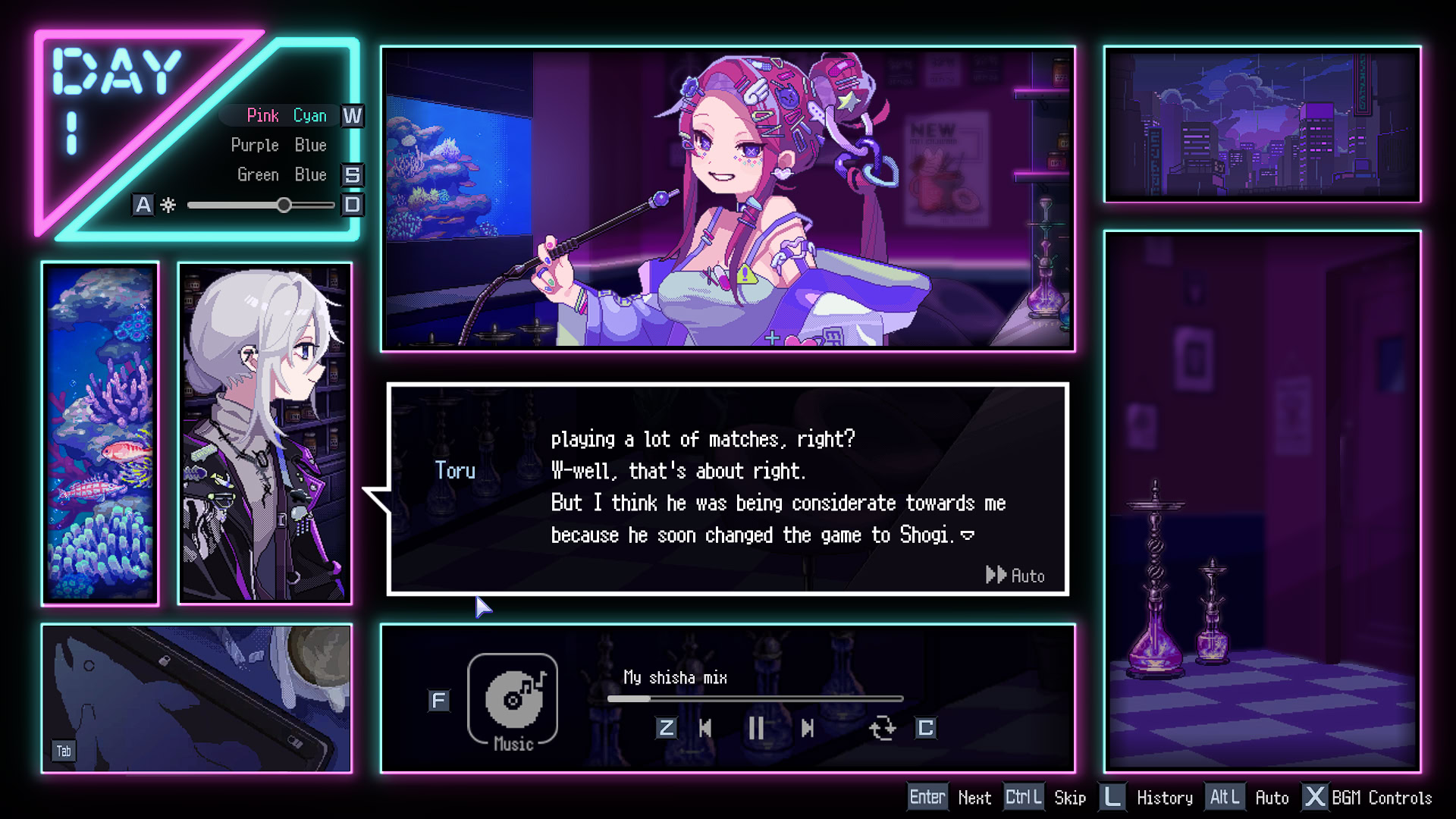Select the Pink Cyan color theme
The height and width of the screenshot is (819, 1456).
coord(286,115)
